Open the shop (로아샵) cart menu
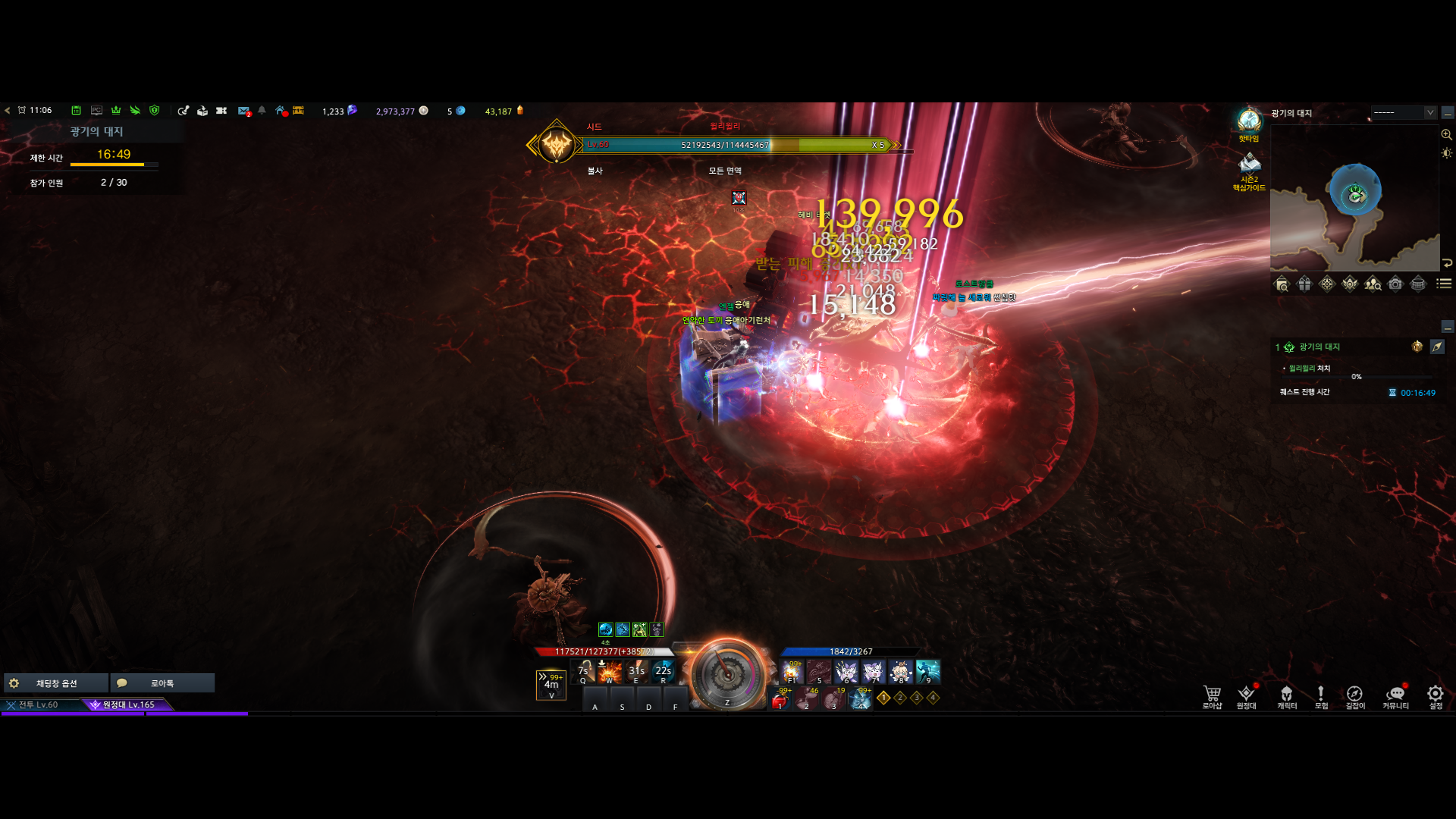Screen dimensions: 1456x819 1212,696
